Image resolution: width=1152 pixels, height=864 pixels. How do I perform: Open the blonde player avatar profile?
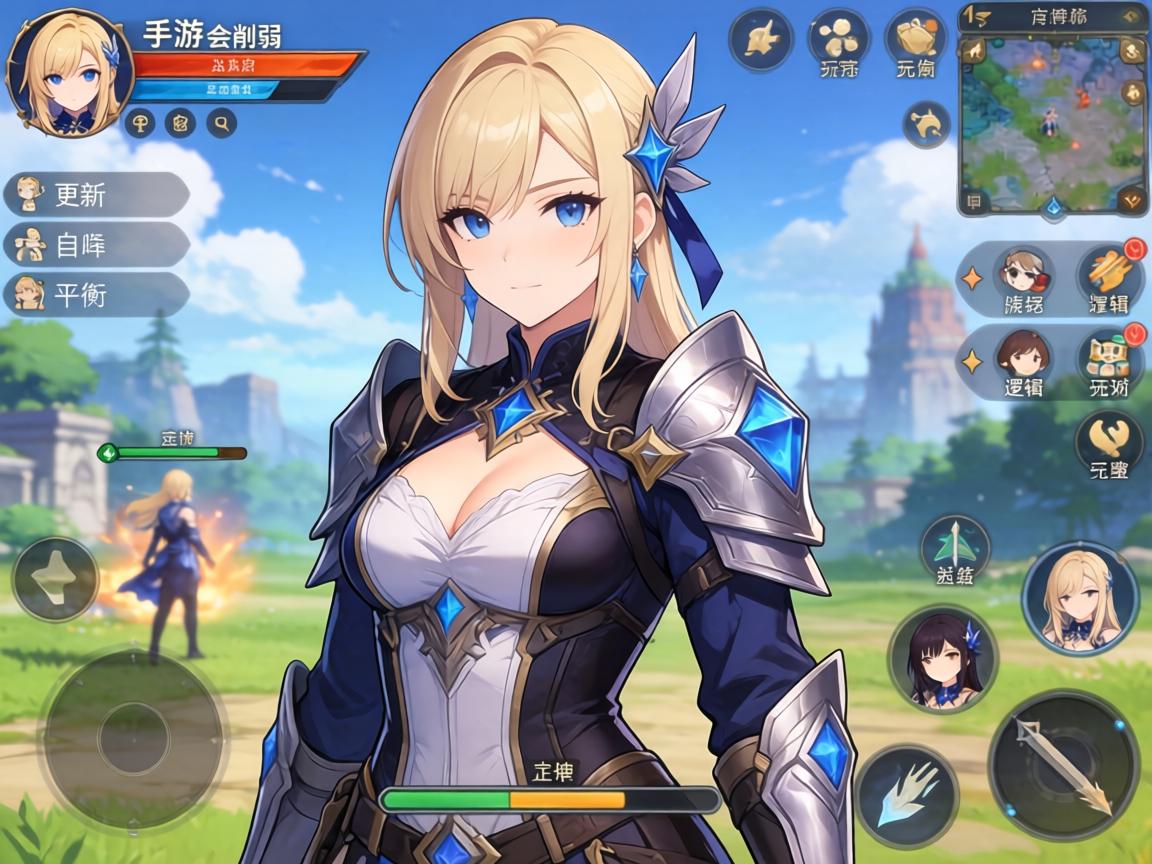point(70,72)
